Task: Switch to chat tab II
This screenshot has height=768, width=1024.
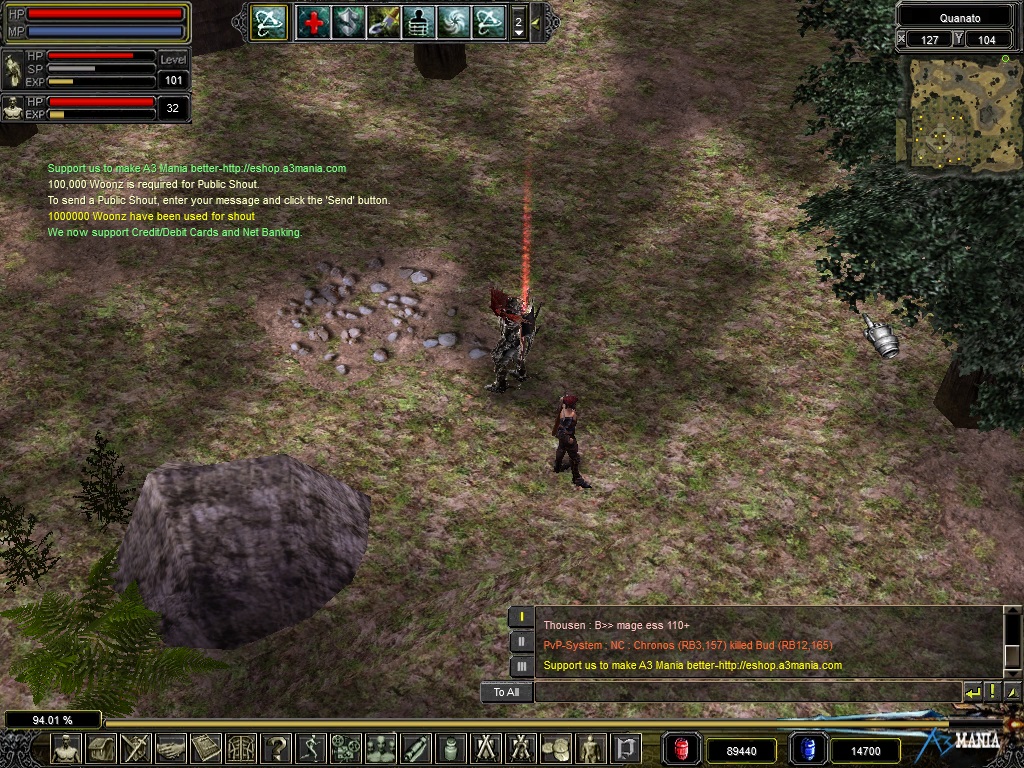Action: coord(521,642)
